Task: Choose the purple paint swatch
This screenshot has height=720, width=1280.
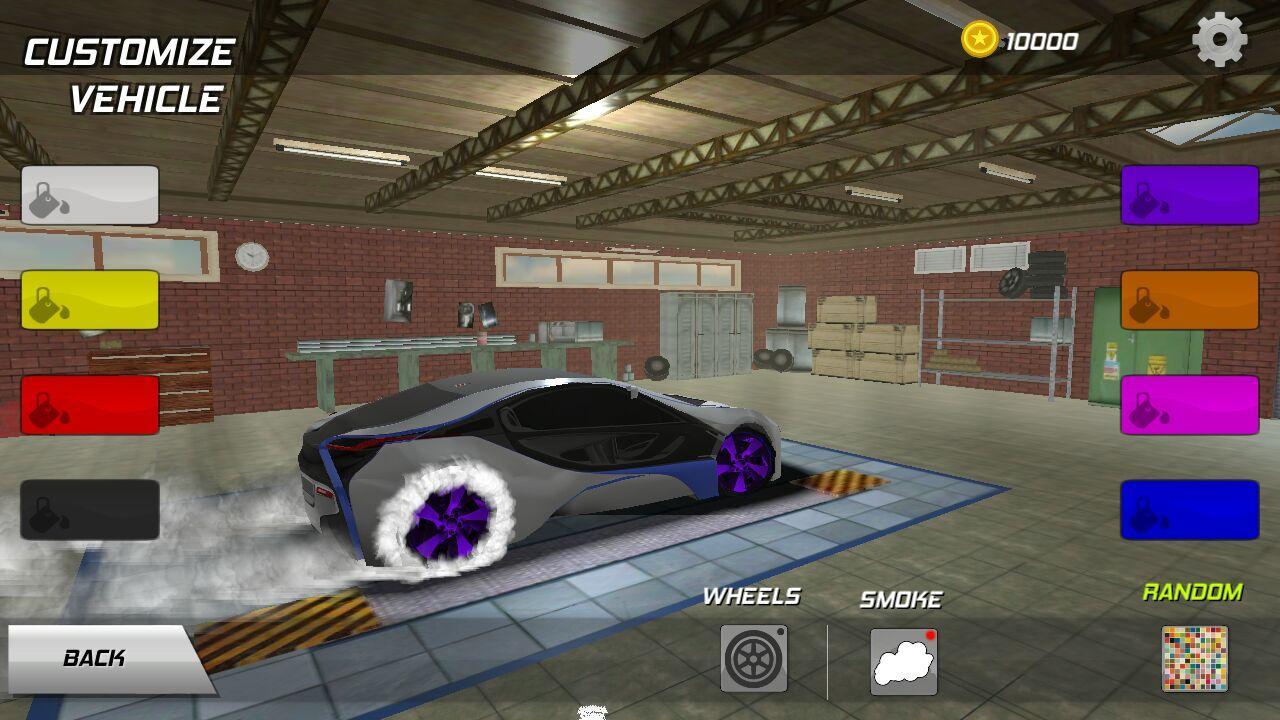Action: [x=1189, y=195]
